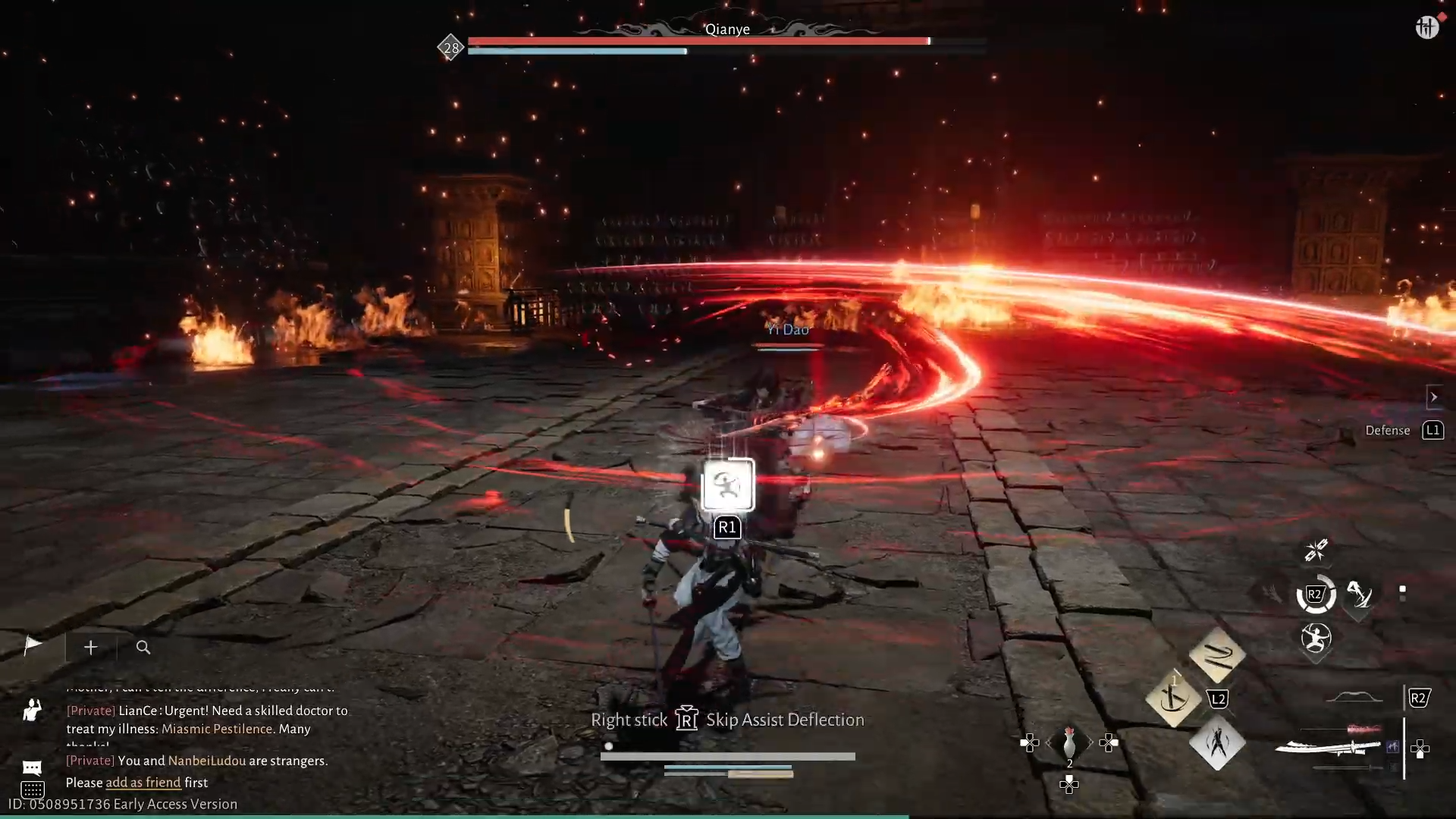Screen dimensions: 1456x819
Task: Click the Skip Assist Deflection prompt
Action: 785,720
